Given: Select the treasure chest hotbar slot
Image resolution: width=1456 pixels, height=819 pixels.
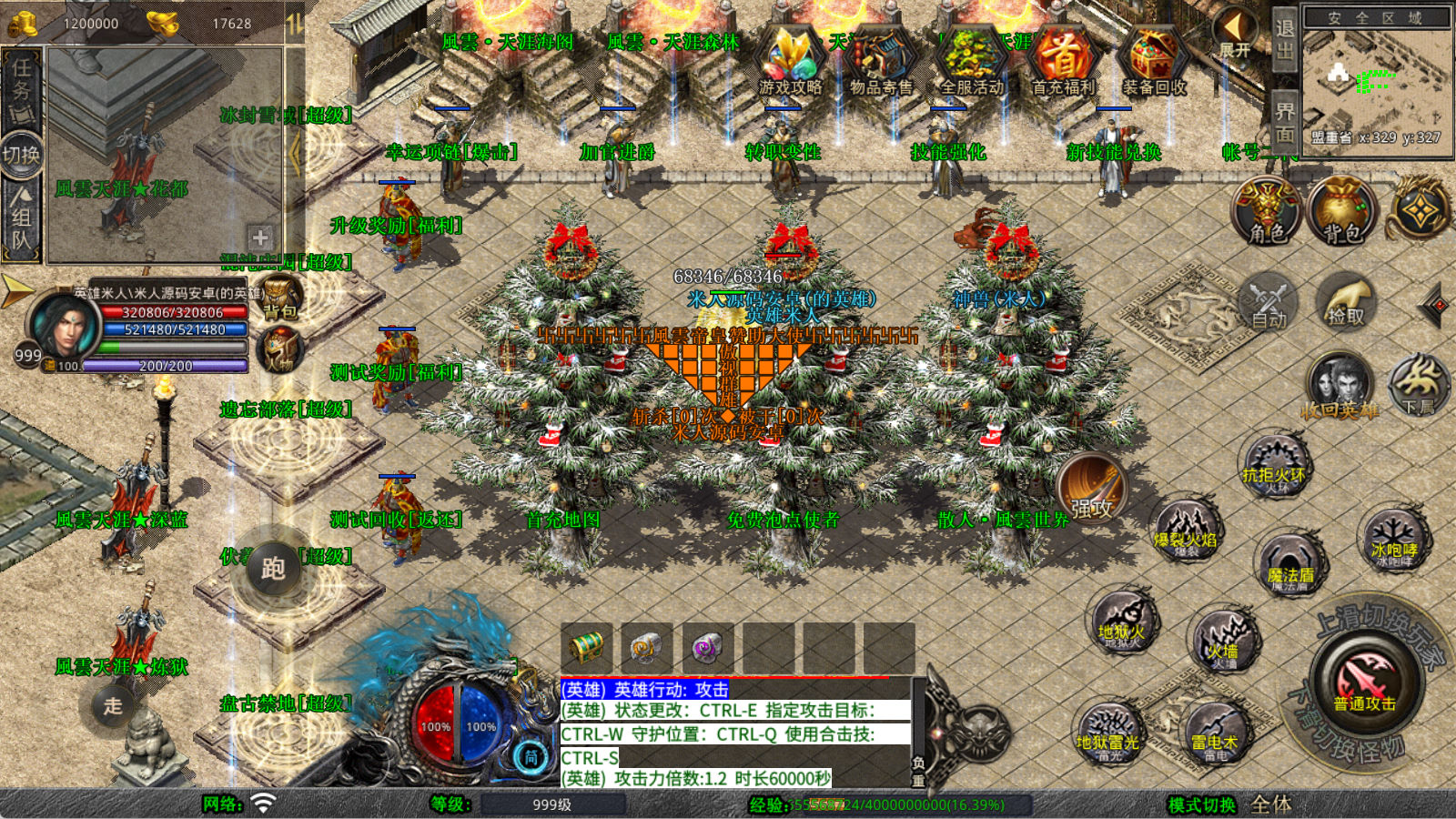Looking at the screenshot, I should pos(586,647).
